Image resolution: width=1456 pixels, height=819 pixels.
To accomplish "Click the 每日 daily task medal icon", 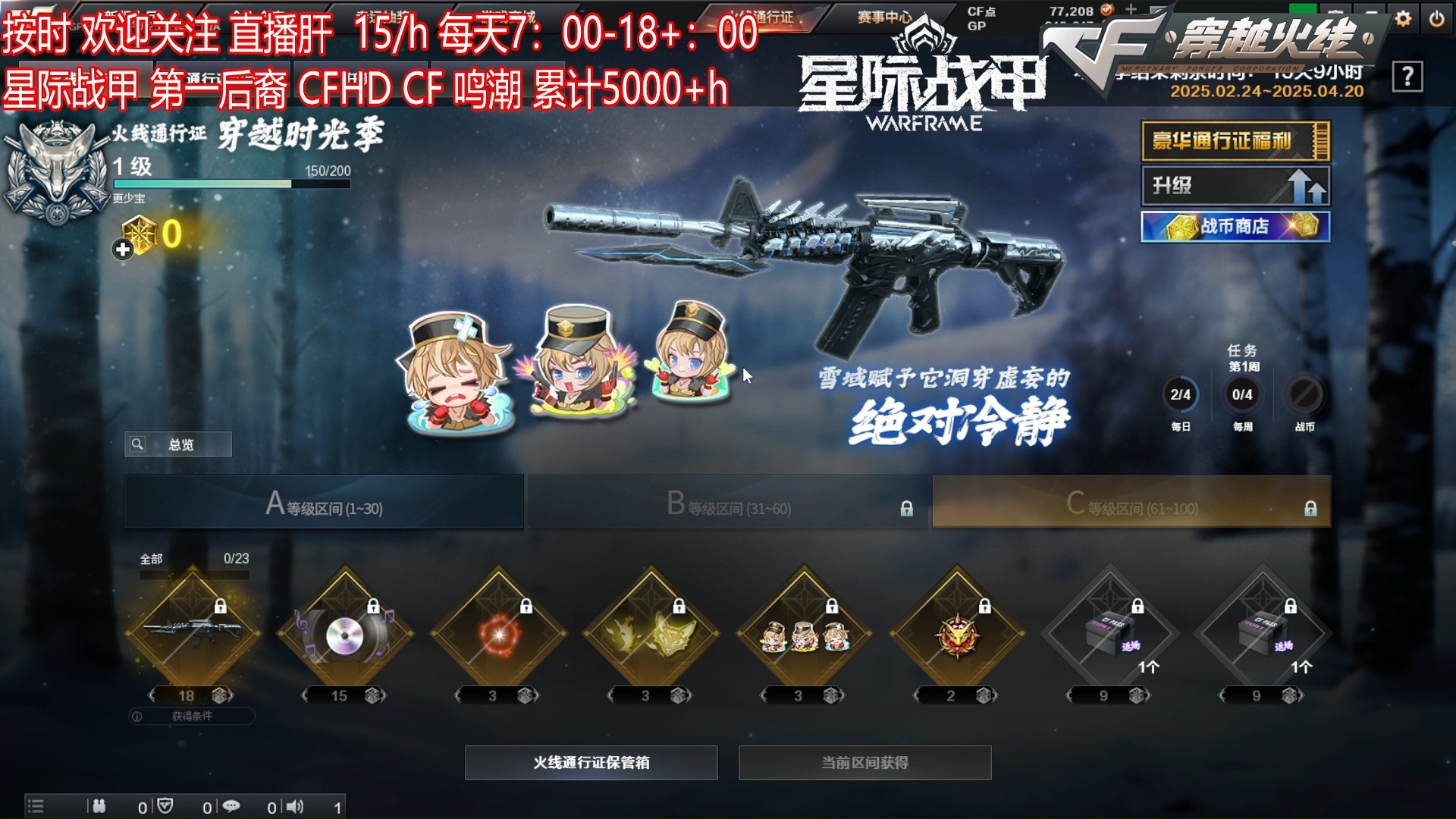I will 1181,395.
